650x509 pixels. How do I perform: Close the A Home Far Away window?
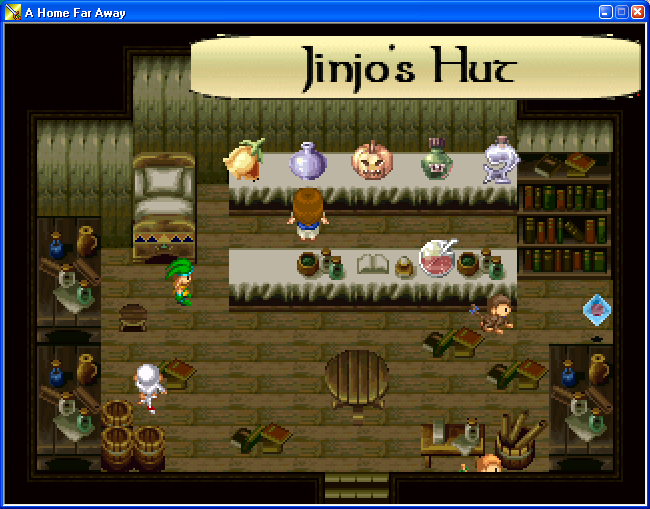pyautogui.click(x=637, y=11)
